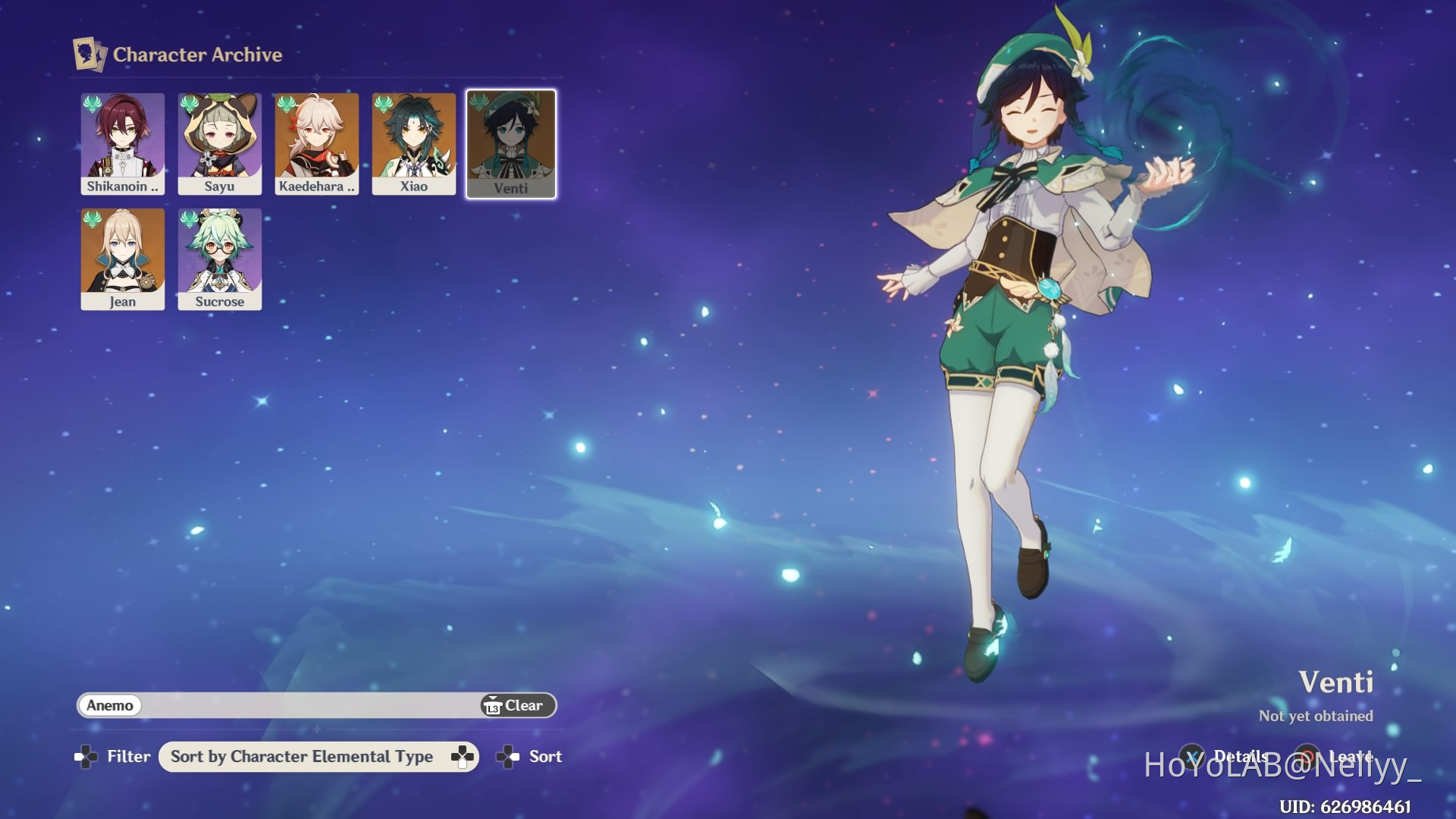Select the highlighted Venti card
The image size is (1456, 819).
tap(511, 144)
